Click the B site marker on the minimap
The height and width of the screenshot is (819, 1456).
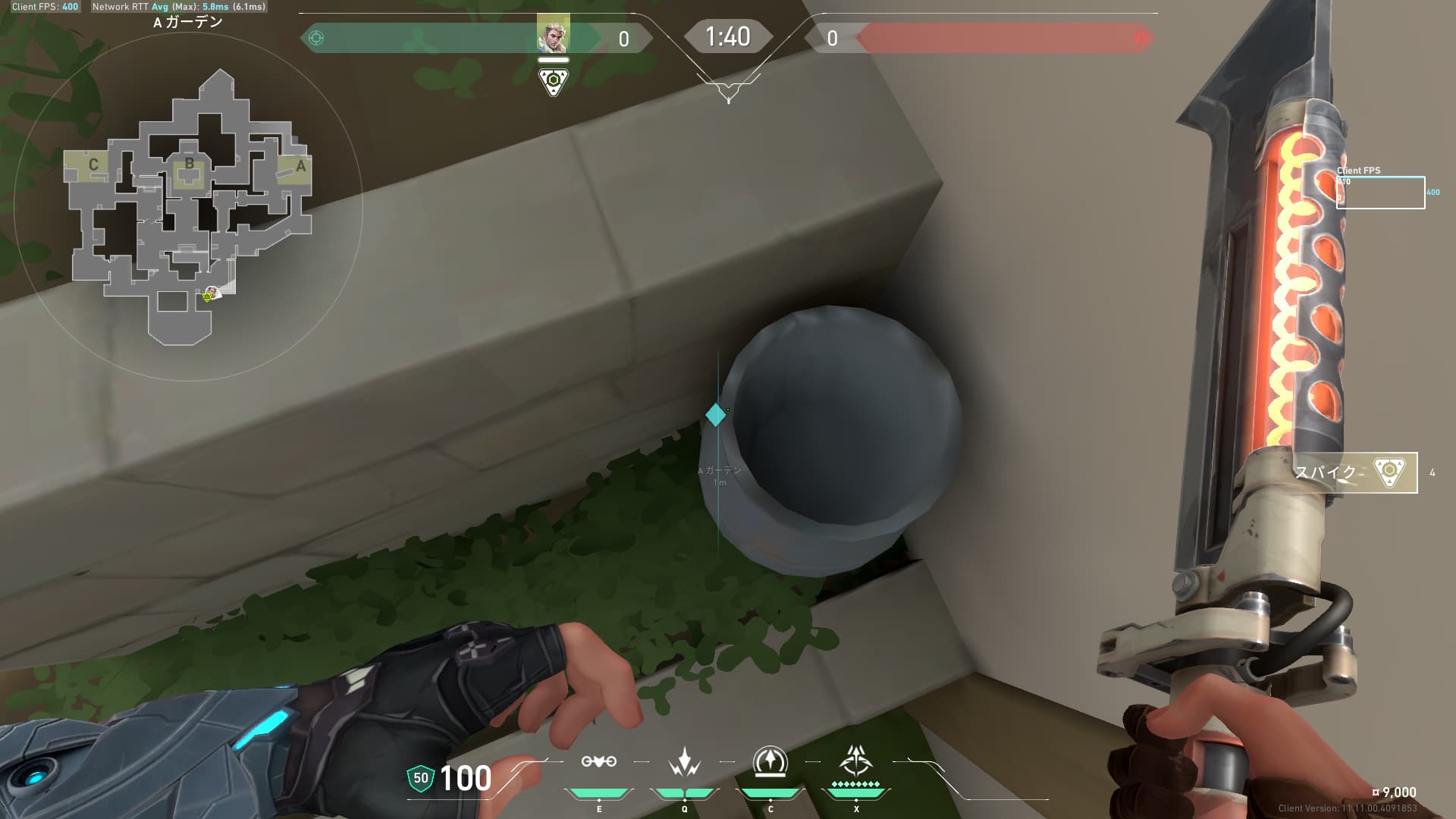tap(189, 164)
